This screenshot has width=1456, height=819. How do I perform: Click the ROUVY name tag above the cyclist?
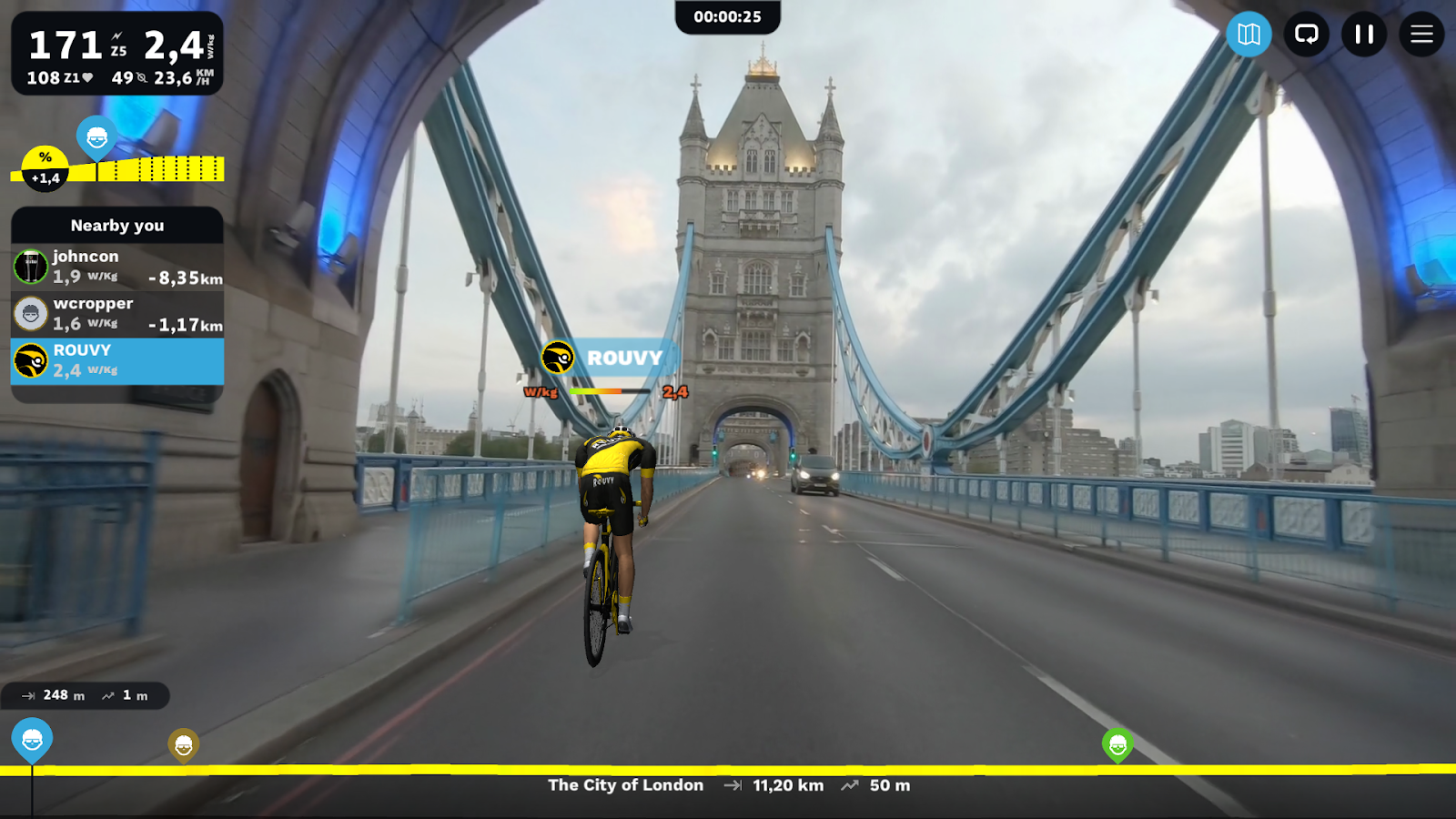tap(622, 358)
